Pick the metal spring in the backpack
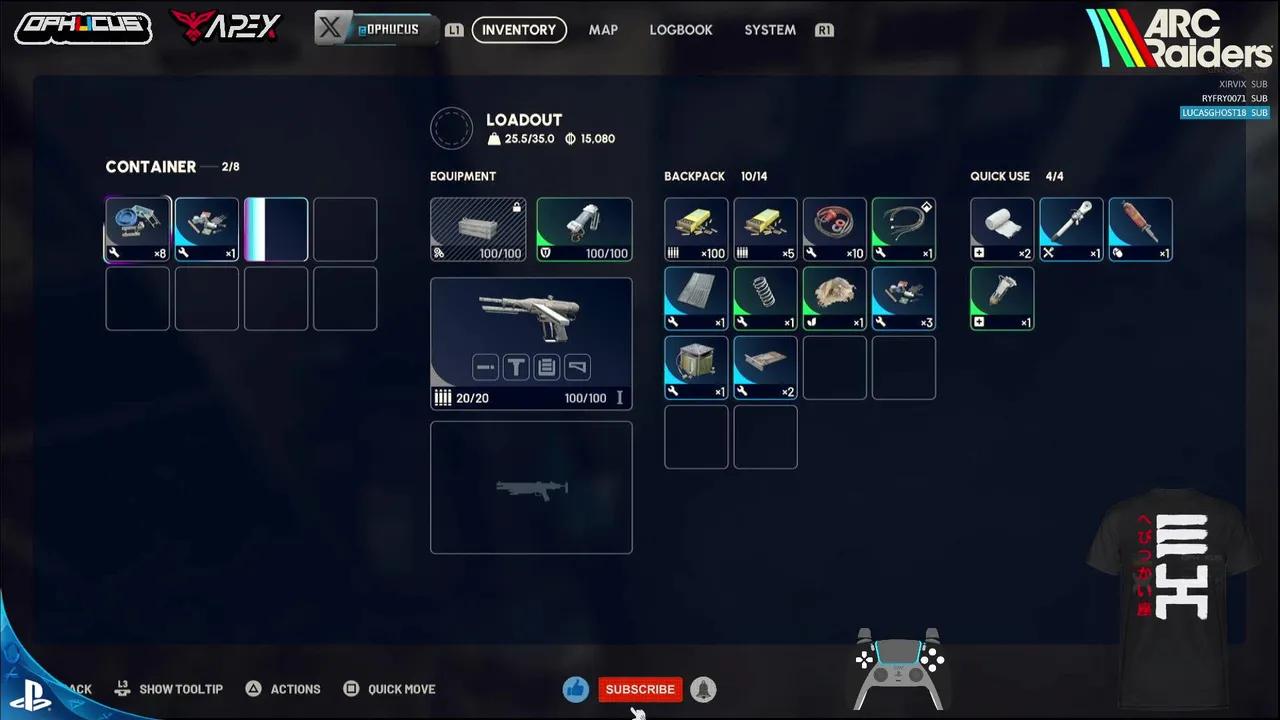 click(x=765, y=298)
